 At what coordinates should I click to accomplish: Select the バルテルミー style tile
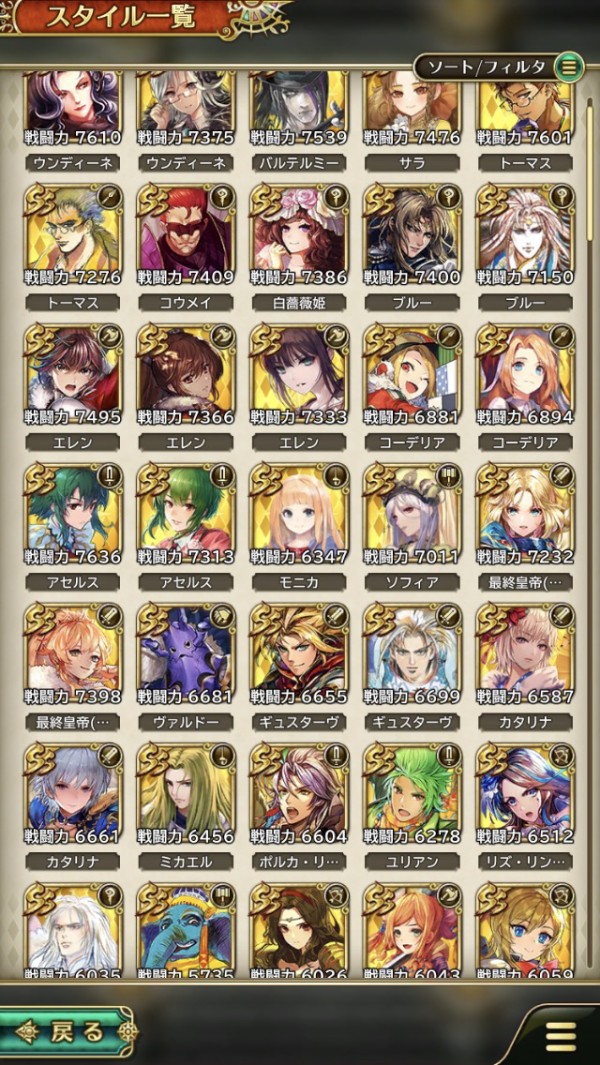[298, 108]
